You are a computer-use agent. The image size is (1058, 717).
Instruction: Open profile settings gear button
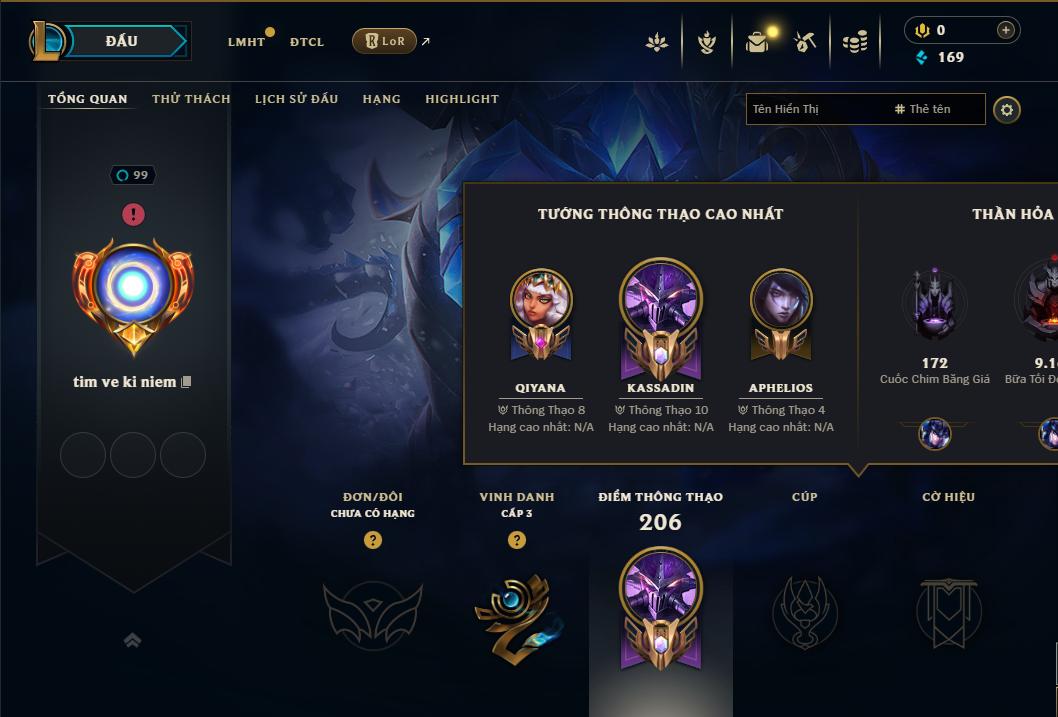(x=1007, y=109)
